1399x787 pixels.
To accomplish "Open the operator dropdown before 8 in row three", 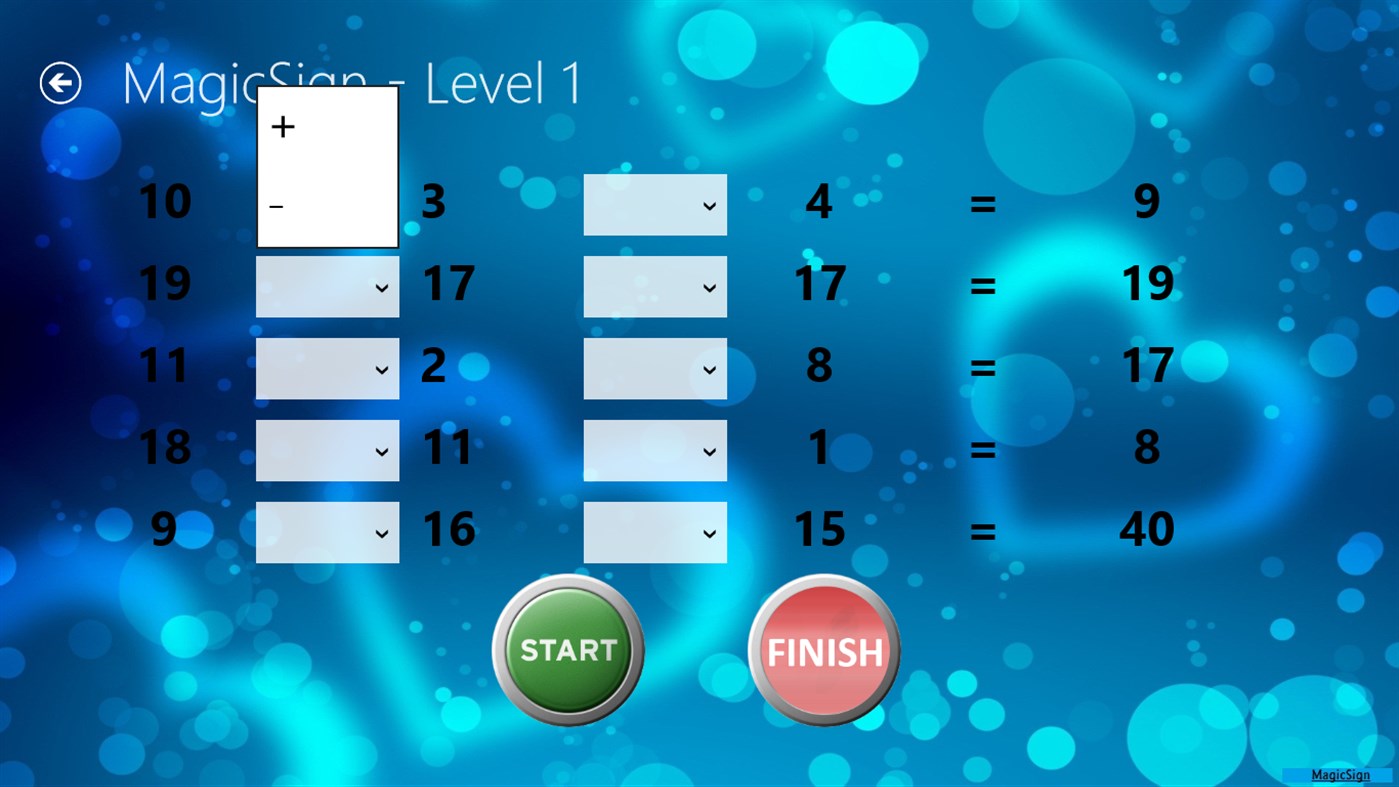I will tap(655, 368).
